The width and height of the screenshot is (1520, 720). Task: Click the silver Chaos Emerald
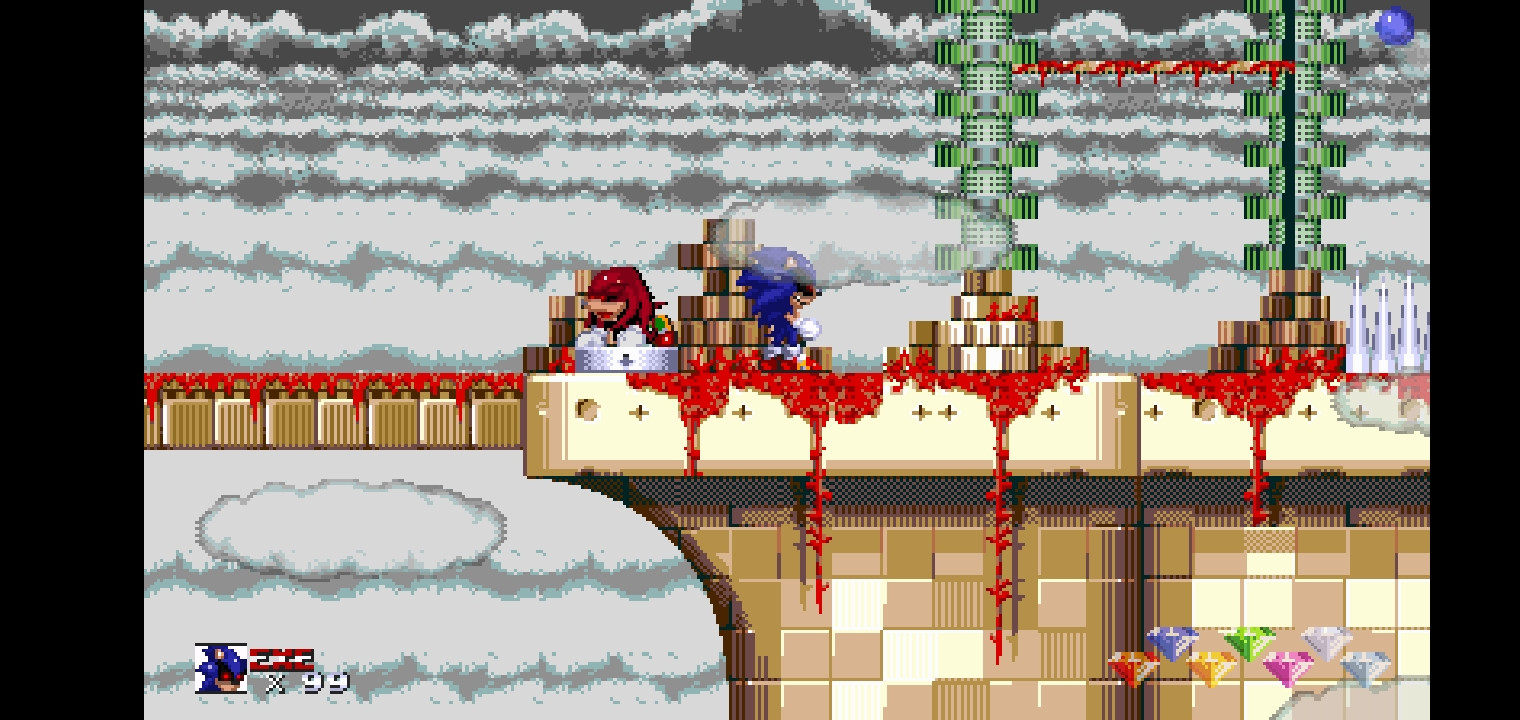[1324, 642]
